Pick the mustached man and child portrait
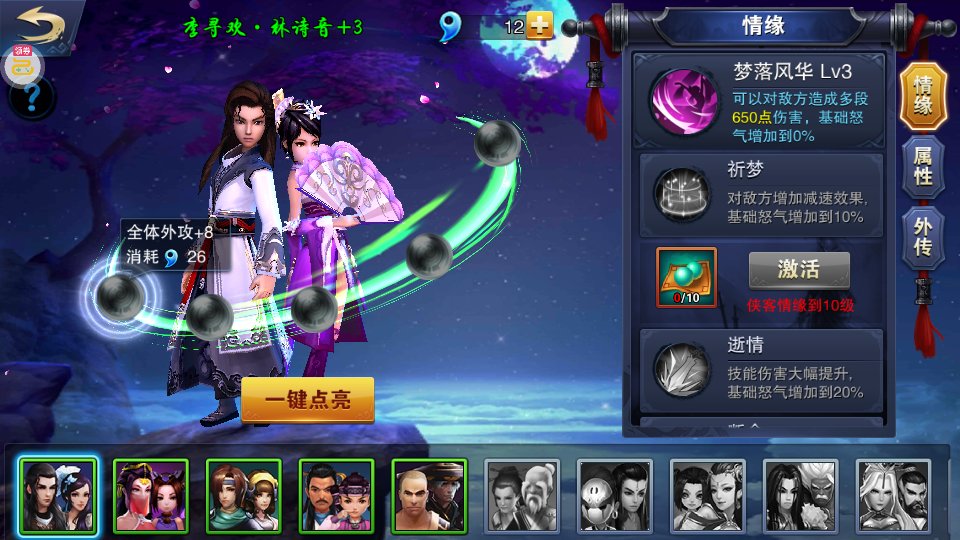The image size is (960, 540). (x=337, y=495)
